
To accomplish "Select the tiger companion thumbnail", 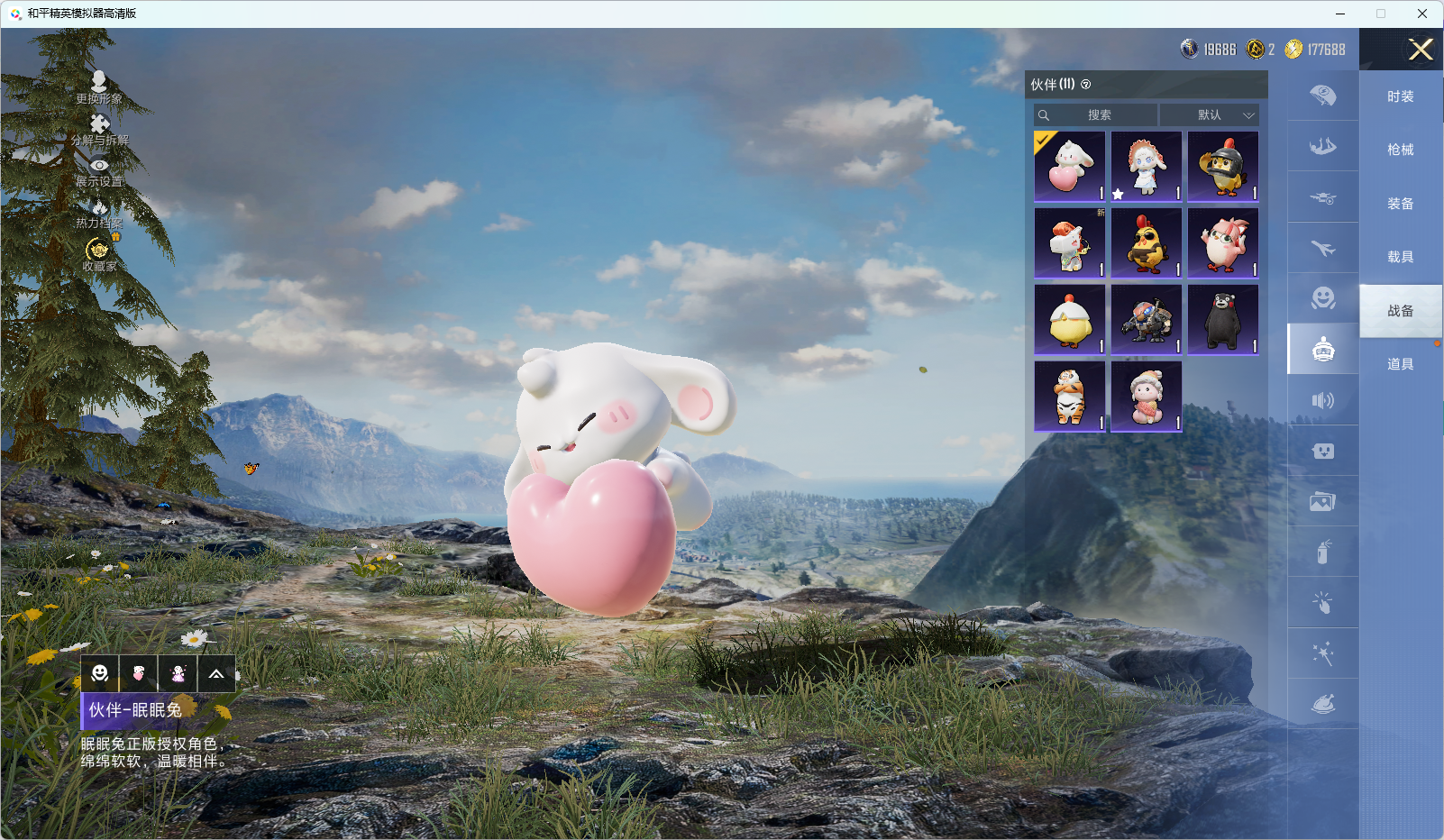I will (1070, 397).
